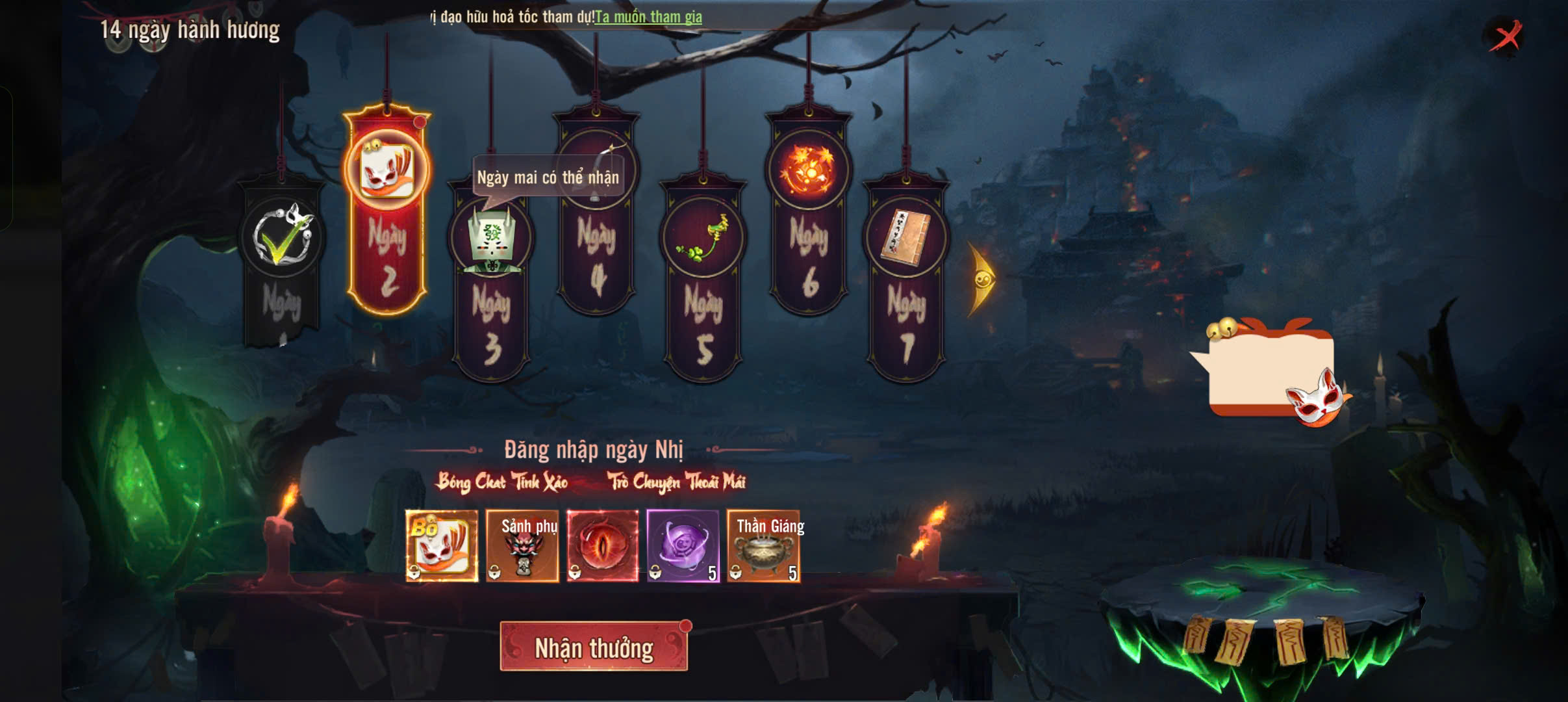1568x702 pixels.
Task: Show next days with golden arrow
Action: 981,279
